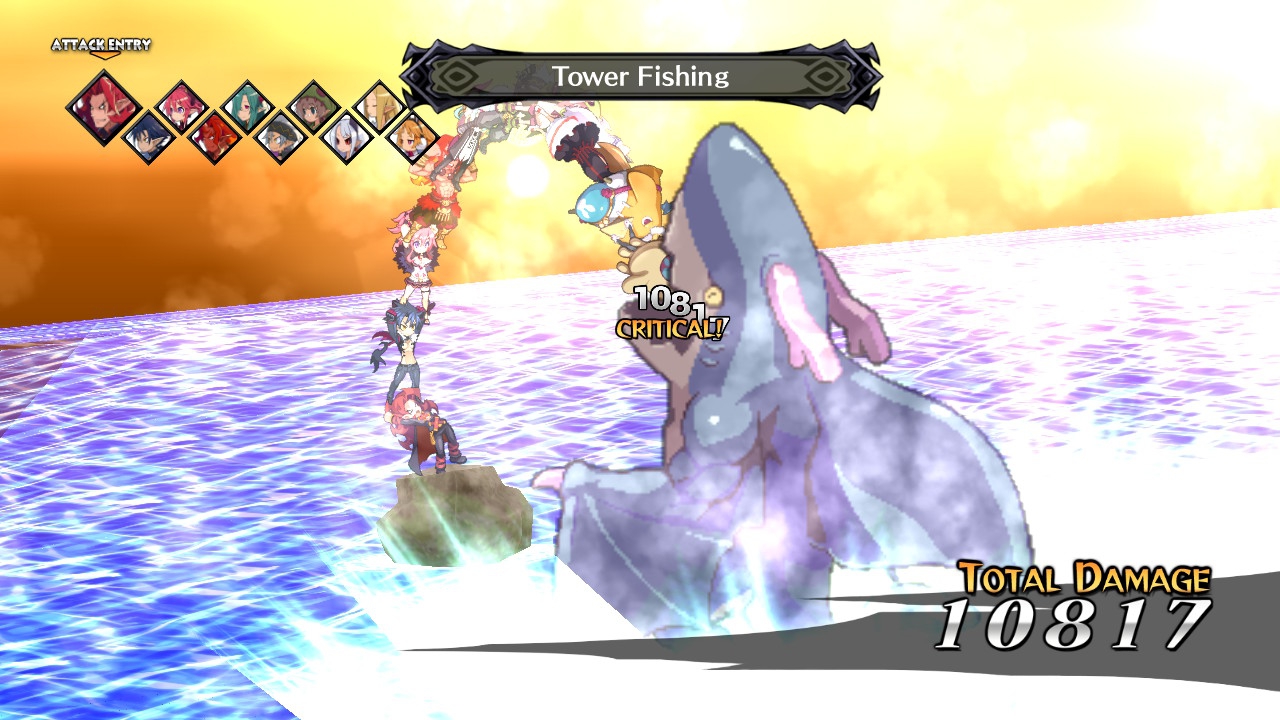Select the long blonde-haired character portrait
1280x720 pixels.
(379, 106)
